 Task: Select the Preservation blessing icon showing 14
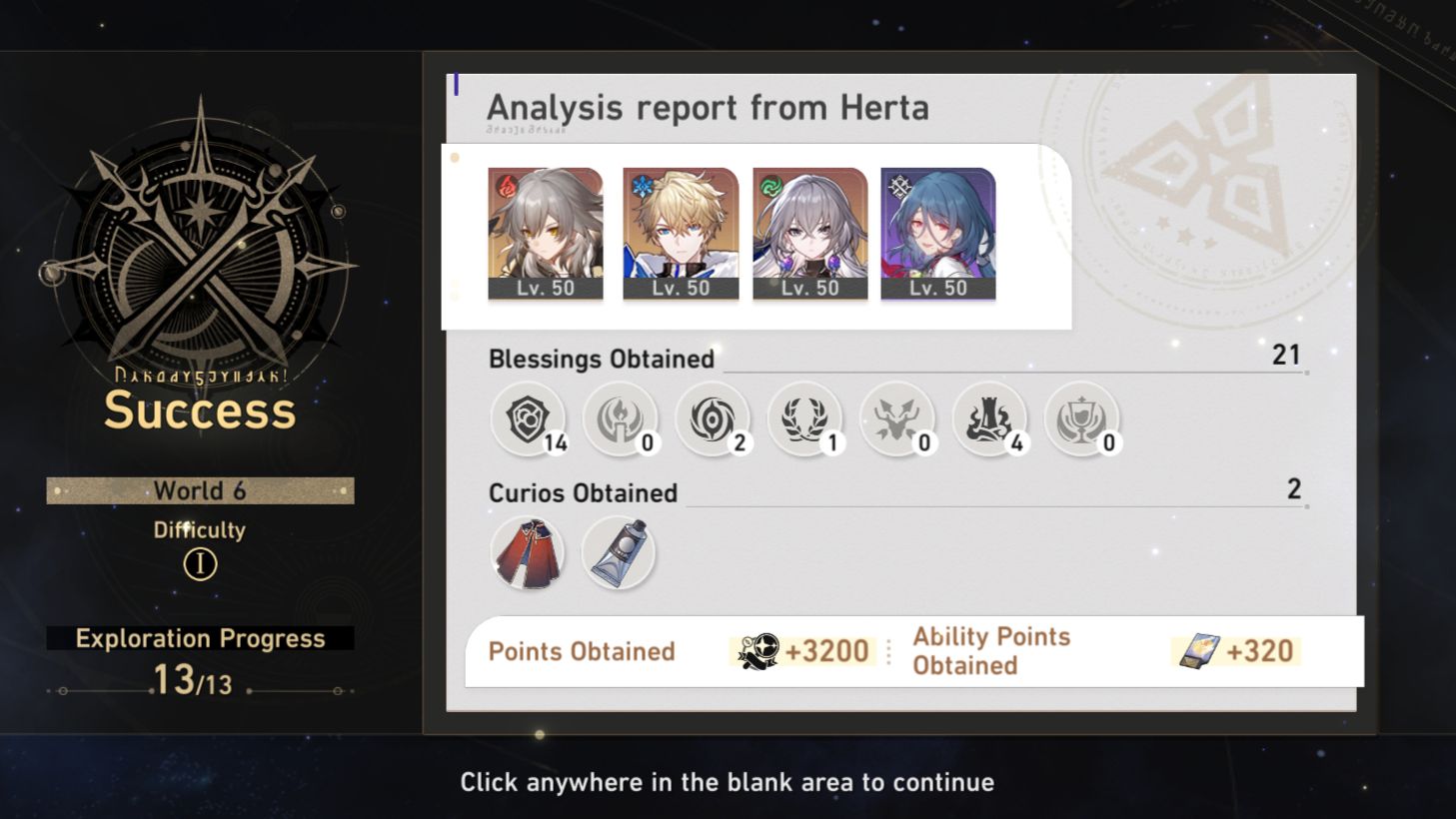pos(529,419)
